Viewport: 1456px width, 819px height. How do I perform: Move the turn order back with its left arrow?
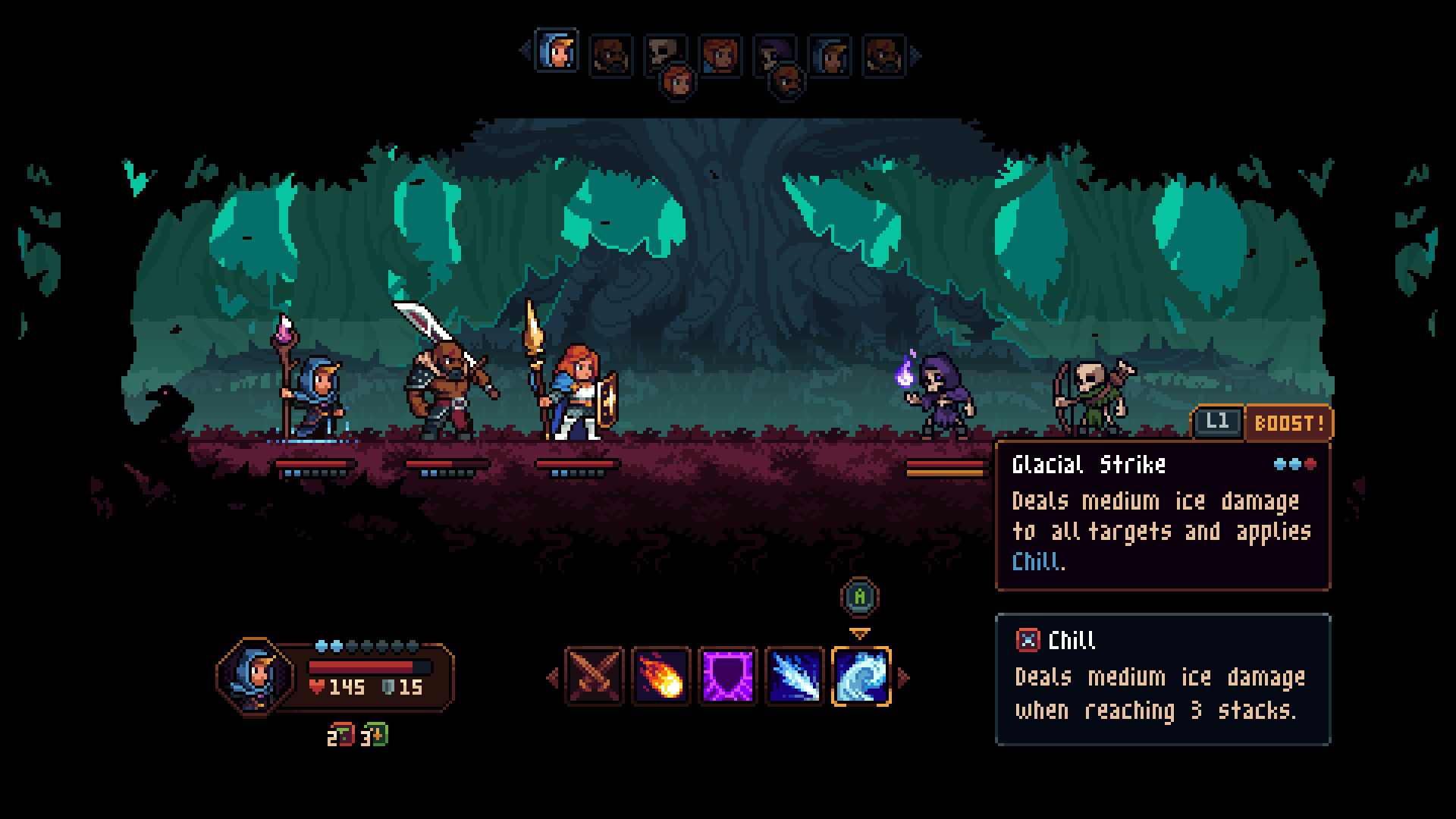(525, 52)
